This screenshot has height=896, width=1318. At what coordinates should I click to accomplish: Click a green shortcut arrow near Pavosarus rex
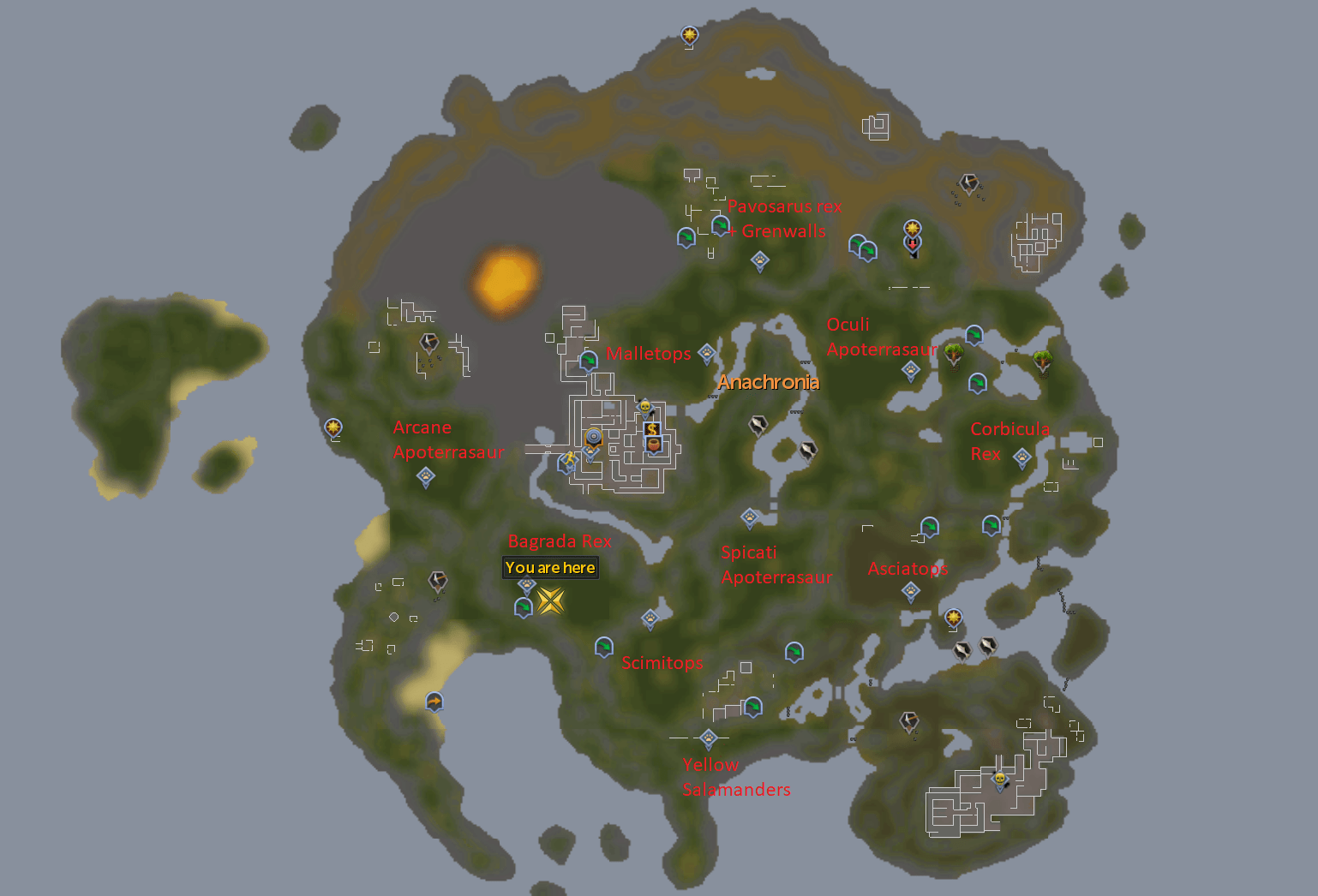(x=686, y=238)
